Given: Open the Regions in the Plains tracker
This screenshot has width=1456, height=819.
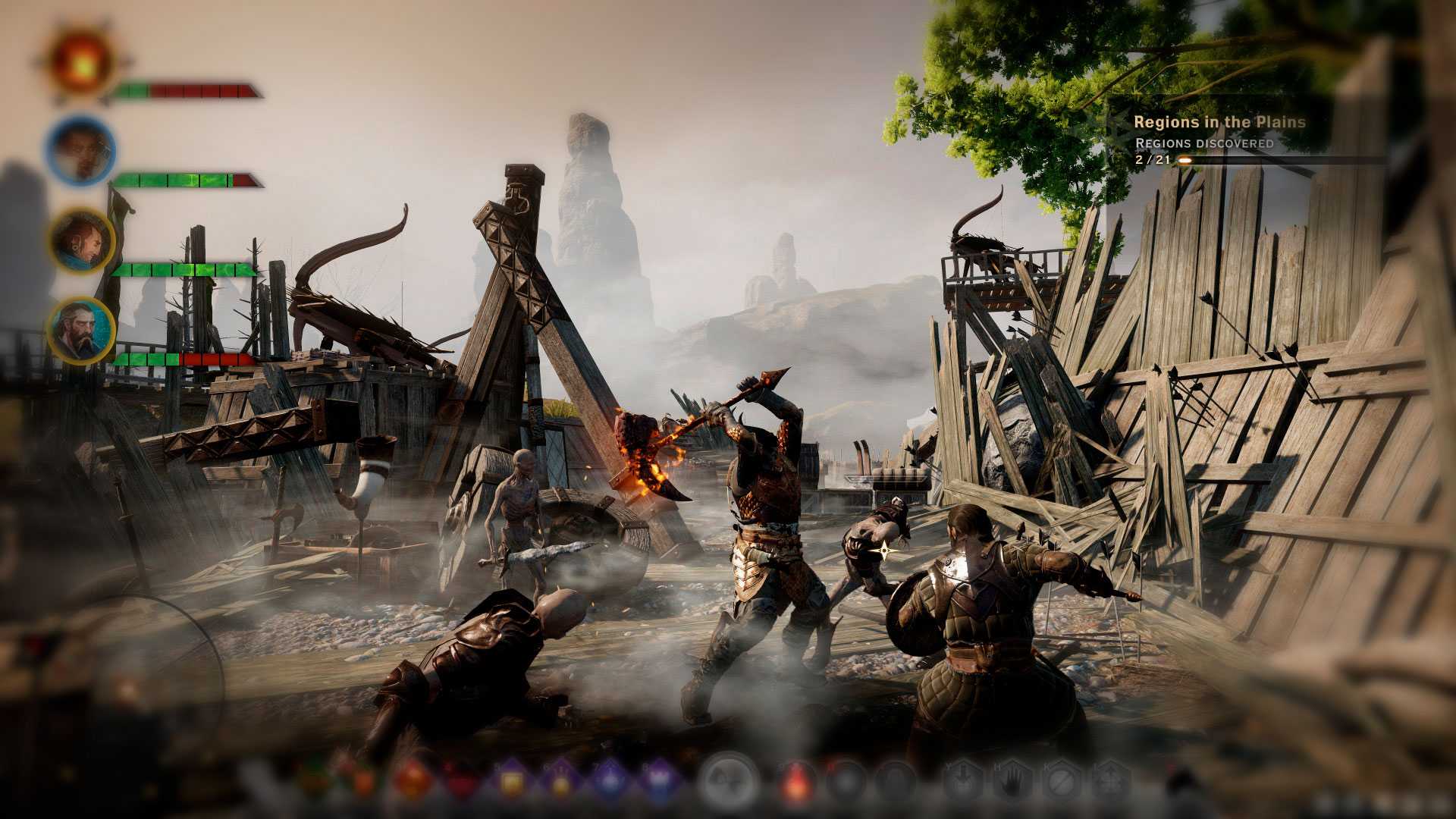Looking at the screenshot, I should pos(1219,122).
